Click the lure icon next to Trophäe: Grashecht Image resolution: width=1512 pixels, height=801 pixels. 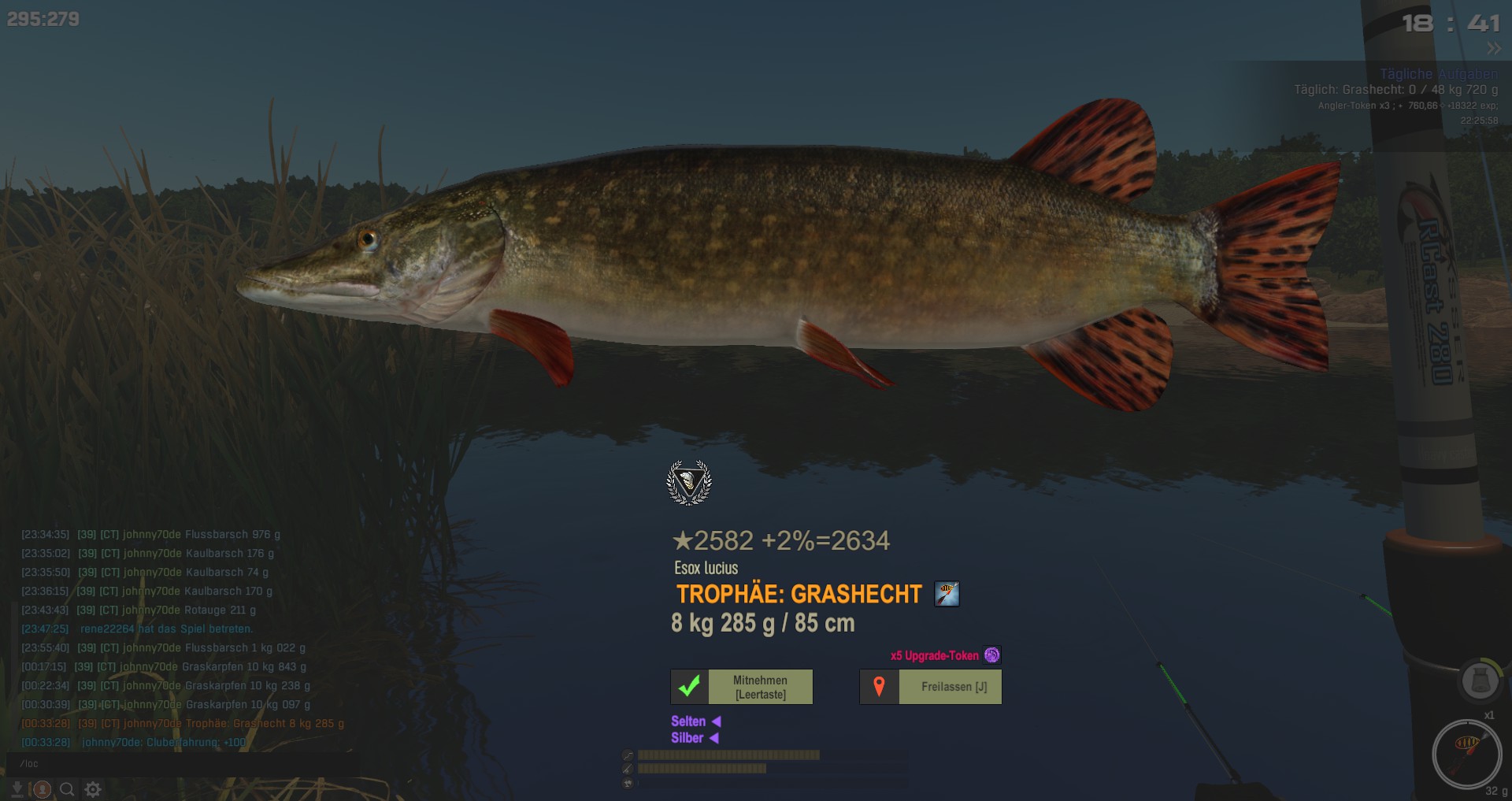(947, 594)
